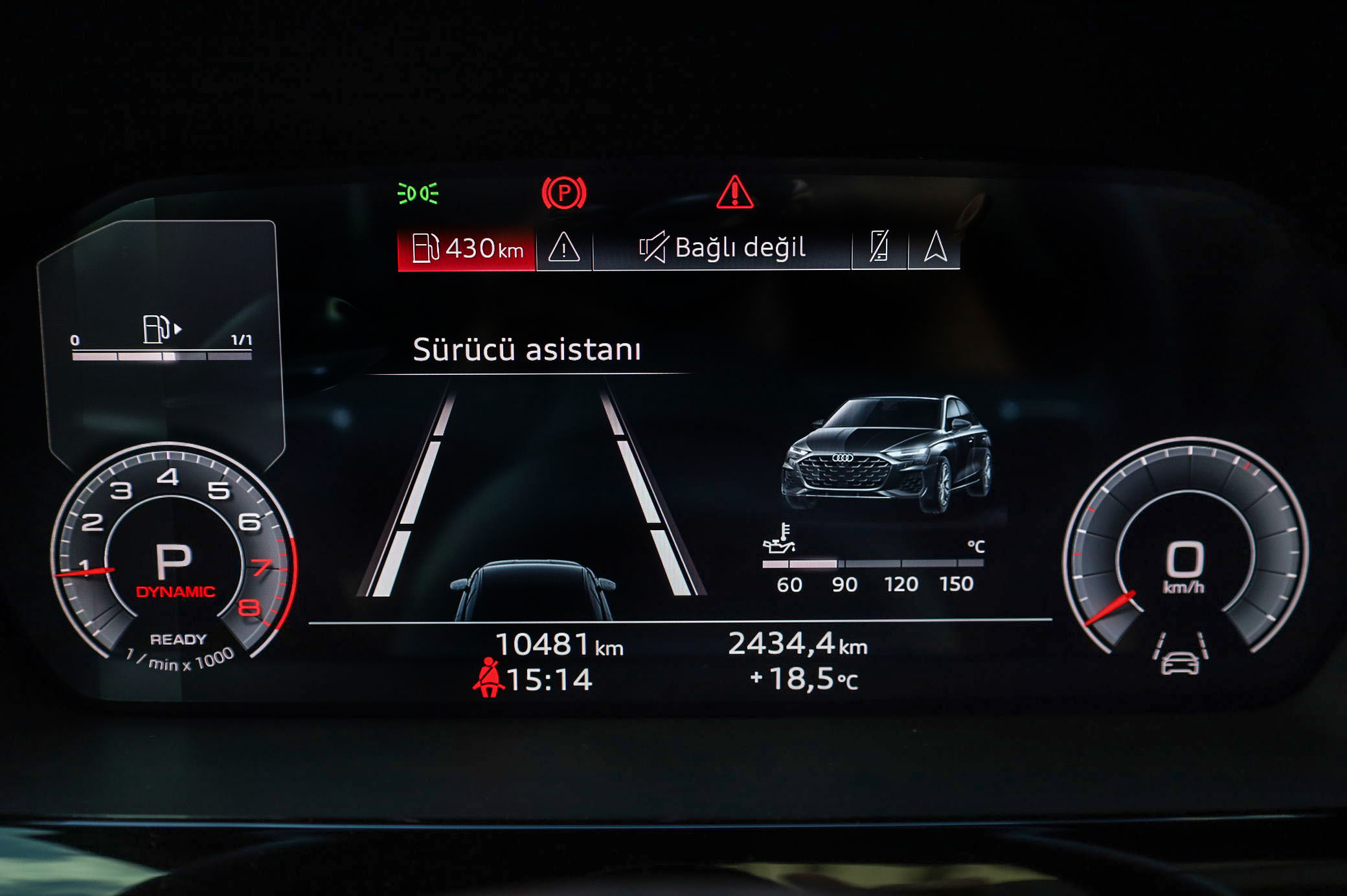
Task: Open the warning triangle messages tab
Action: [x=563, y=249]
